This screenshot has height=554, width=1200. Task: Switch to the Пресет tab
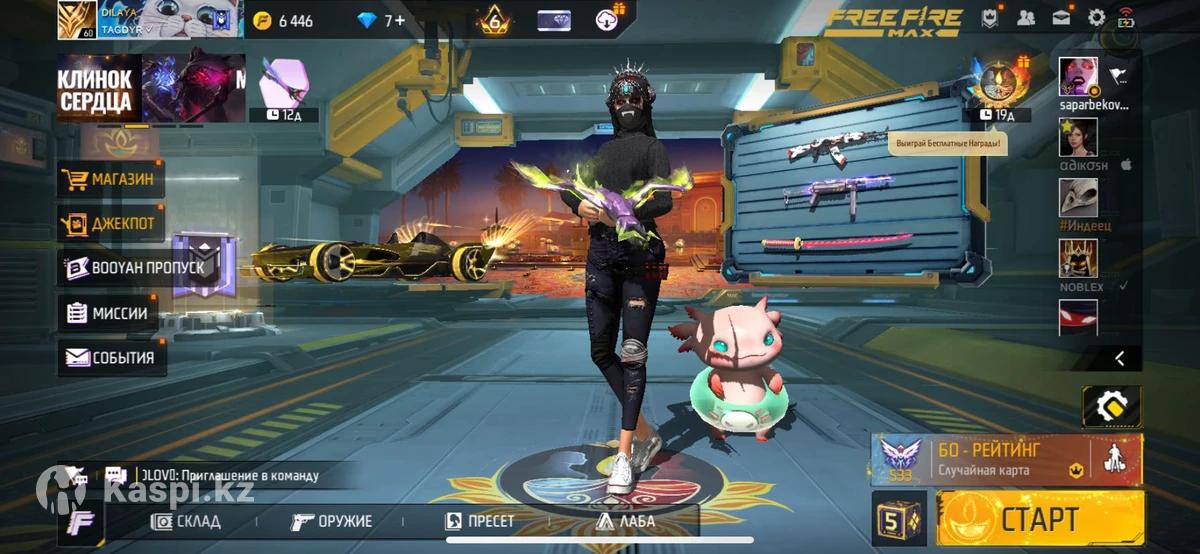pos(480,521)
